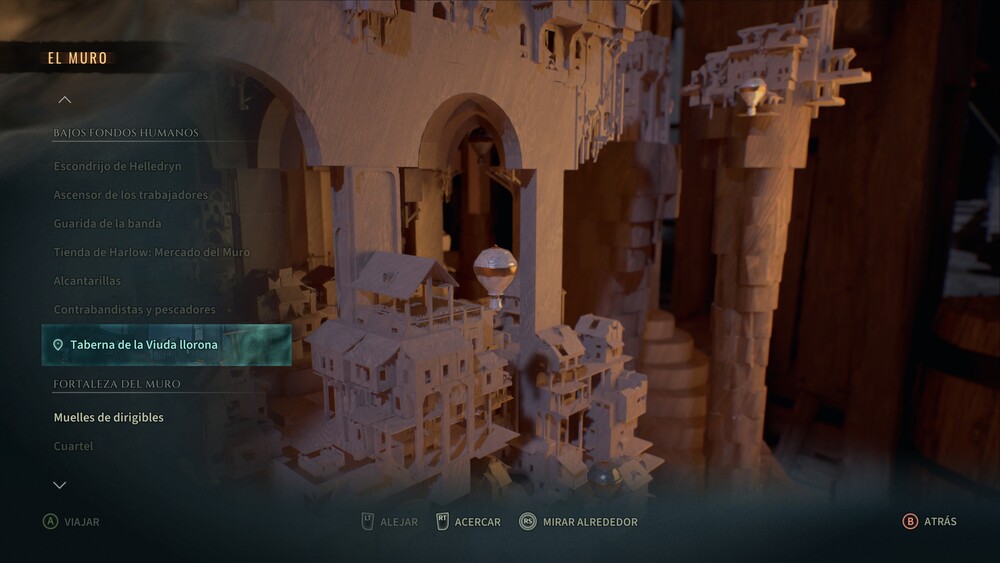1000x563 pixels.
Task: Select the Cuartel location
Action: coord(73,446)
